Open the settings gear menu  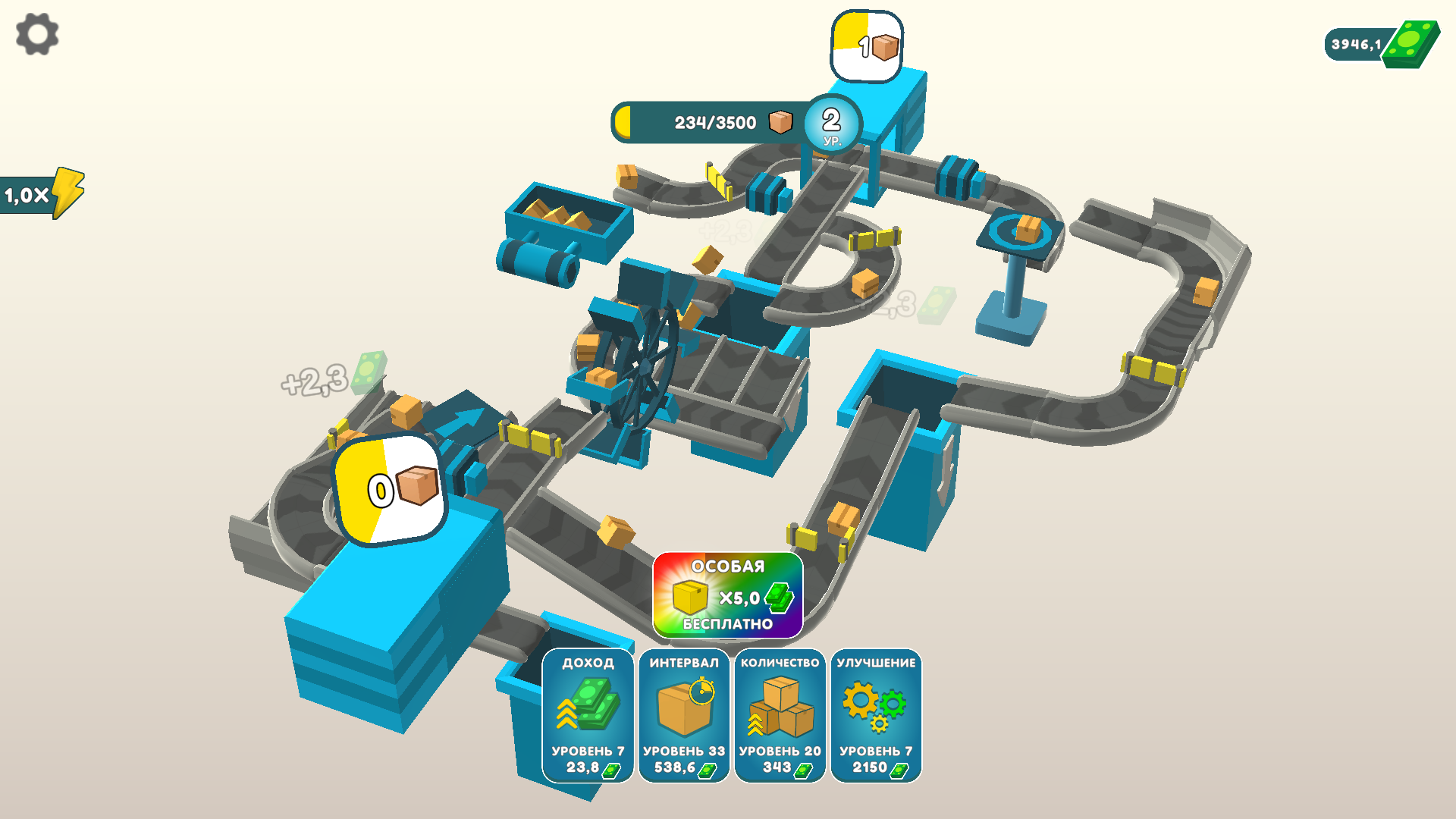click(x=36, y=34)
